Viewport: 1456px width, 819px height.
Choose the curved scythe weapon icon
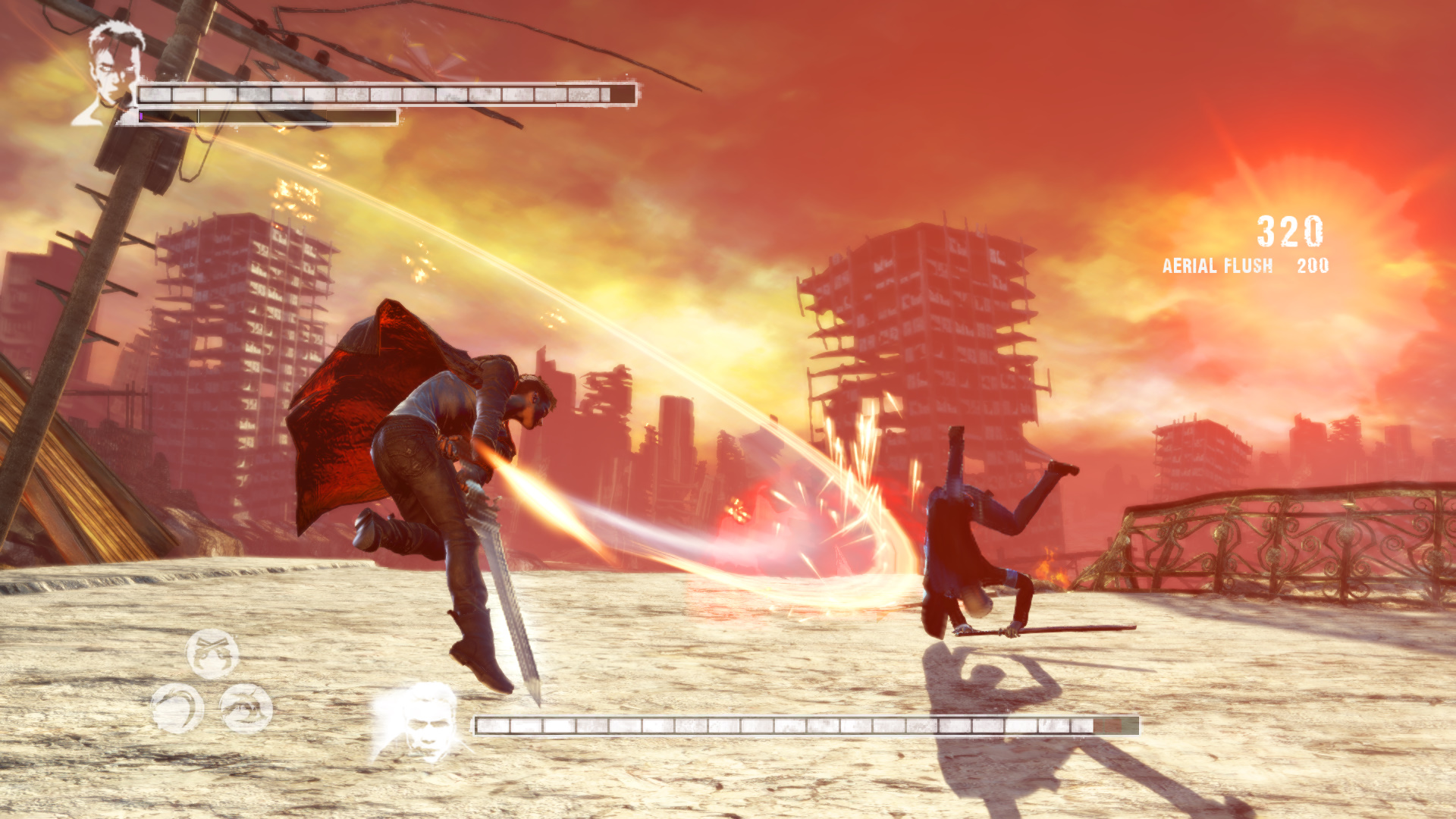[177, 708]
